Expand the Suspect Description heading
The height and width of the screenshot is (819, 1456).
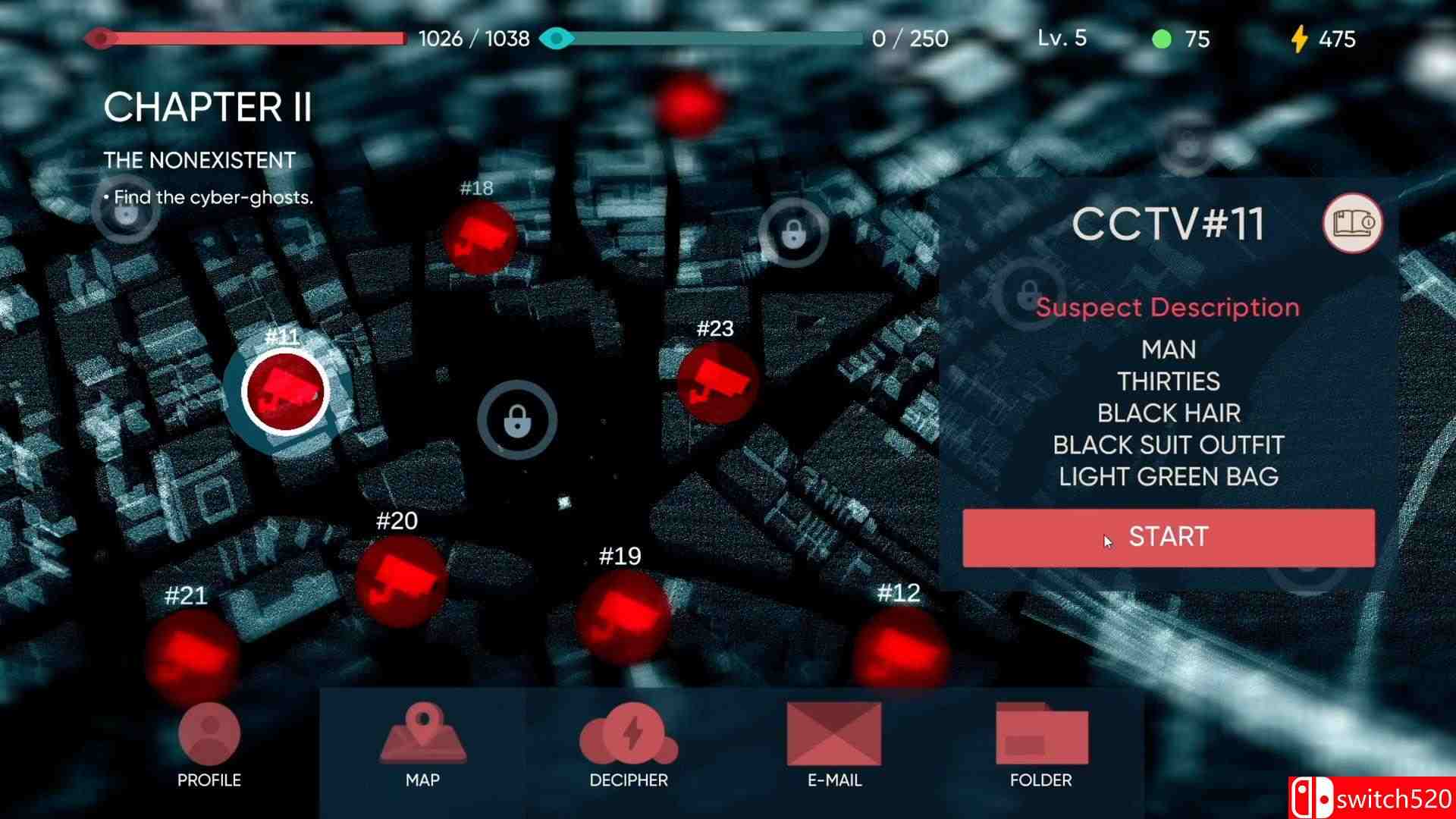pyautogui.click(x=1168, y=307)
